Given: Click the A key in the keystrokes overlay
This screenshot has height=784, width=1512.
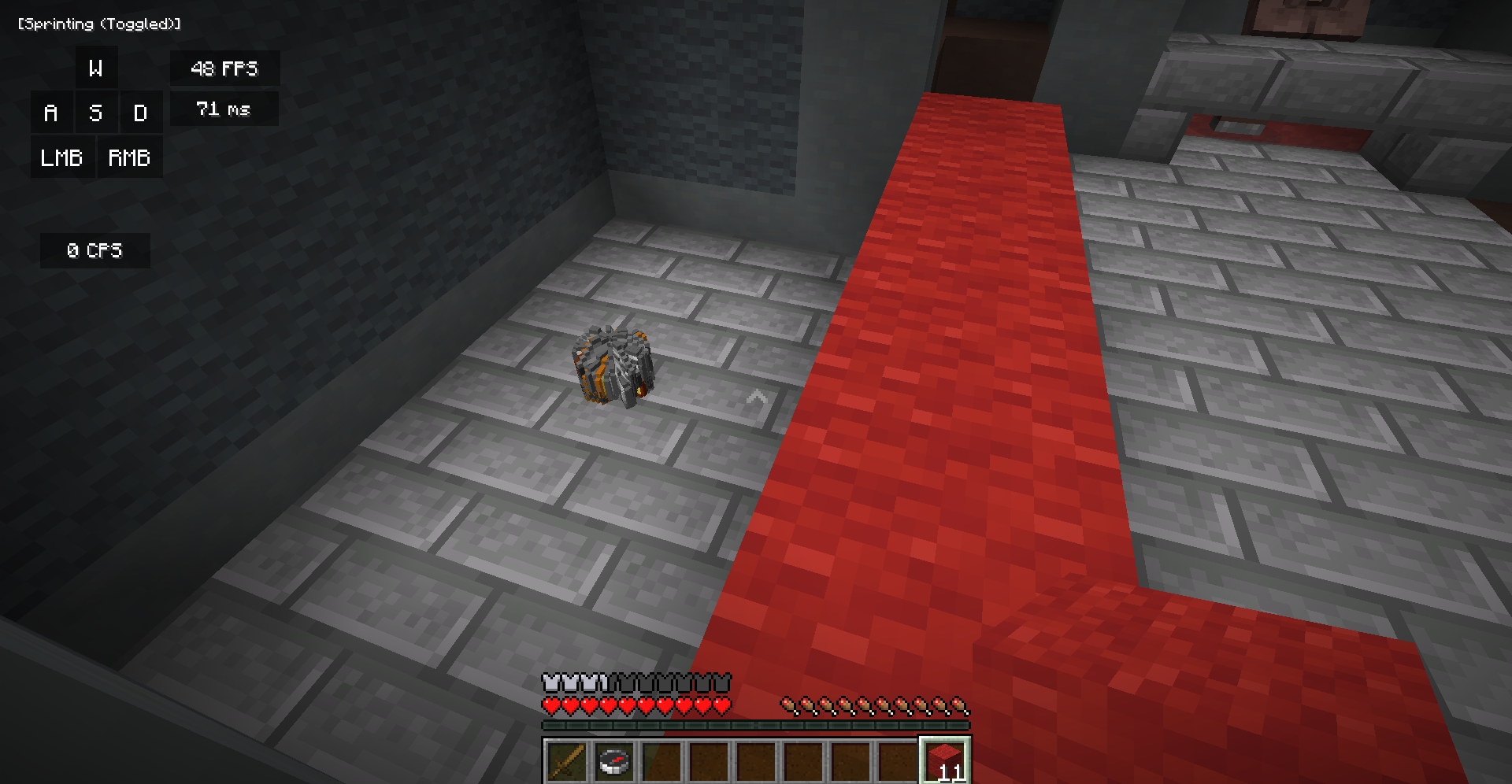Looking at the screenshot, I should coord(51,113).
